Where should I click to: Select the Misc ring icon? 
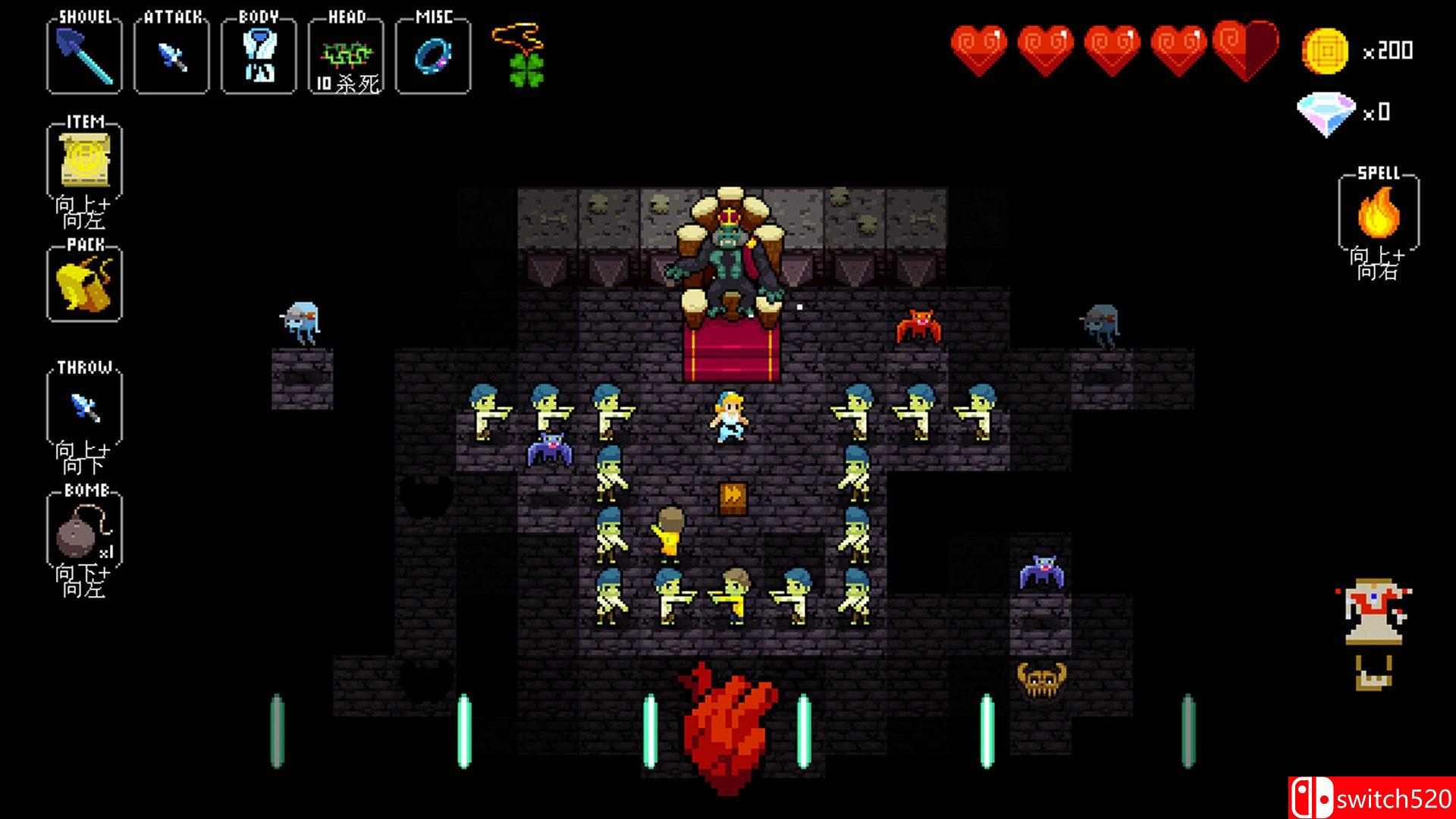point(434,55)
